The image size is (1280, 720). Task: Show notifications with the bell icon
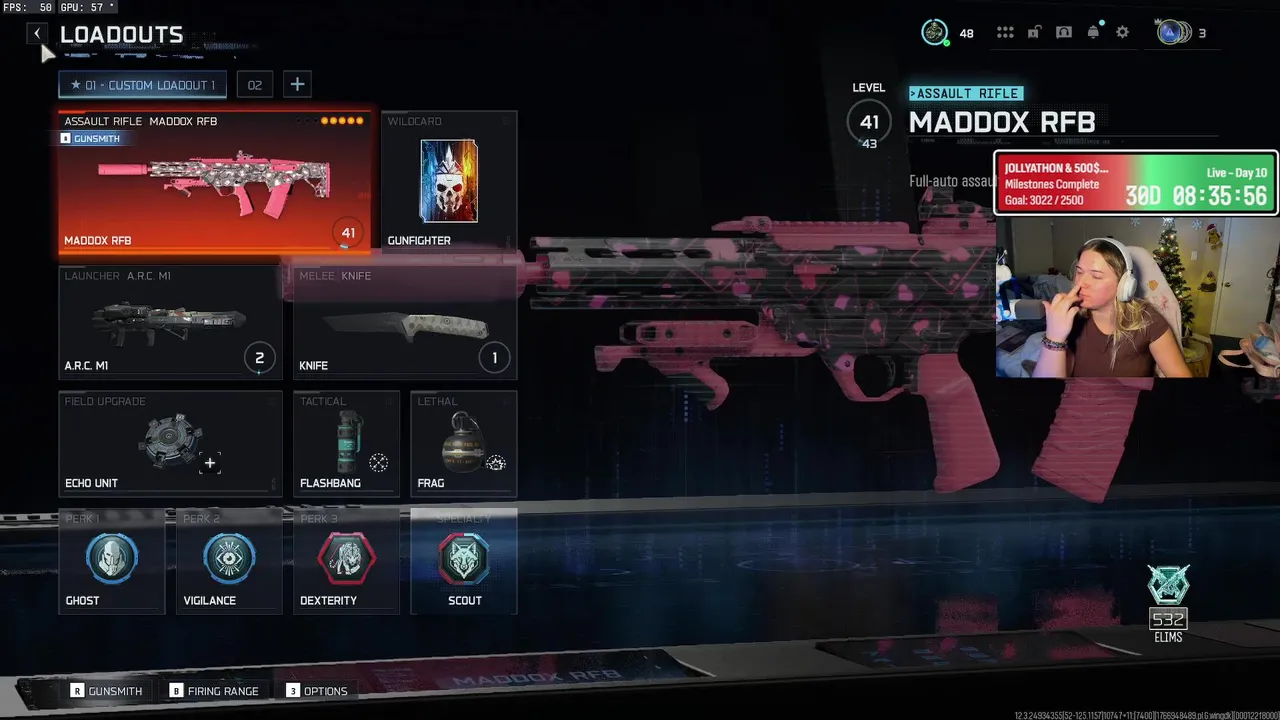coord(1093,33)
